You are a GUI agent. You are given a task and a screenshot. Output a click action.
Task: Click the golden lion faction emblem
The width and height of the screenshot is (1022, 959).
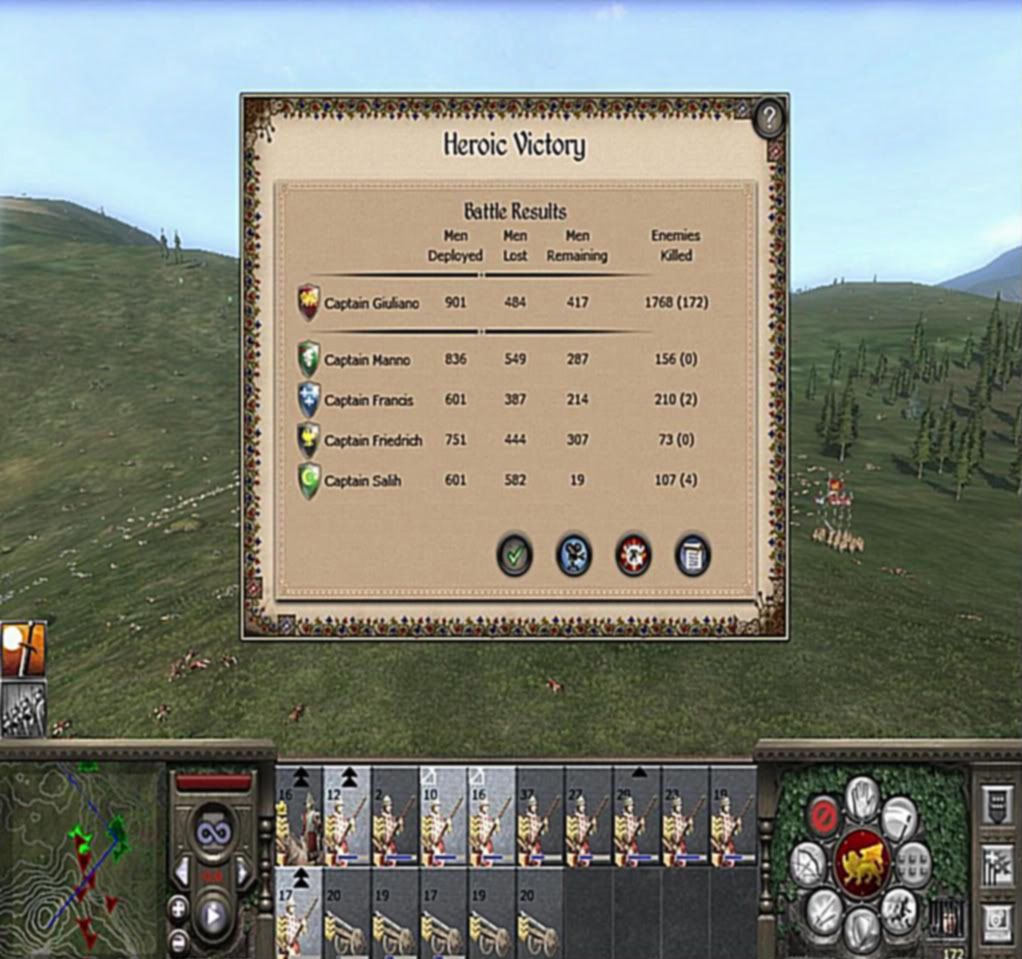coord(862,863)
